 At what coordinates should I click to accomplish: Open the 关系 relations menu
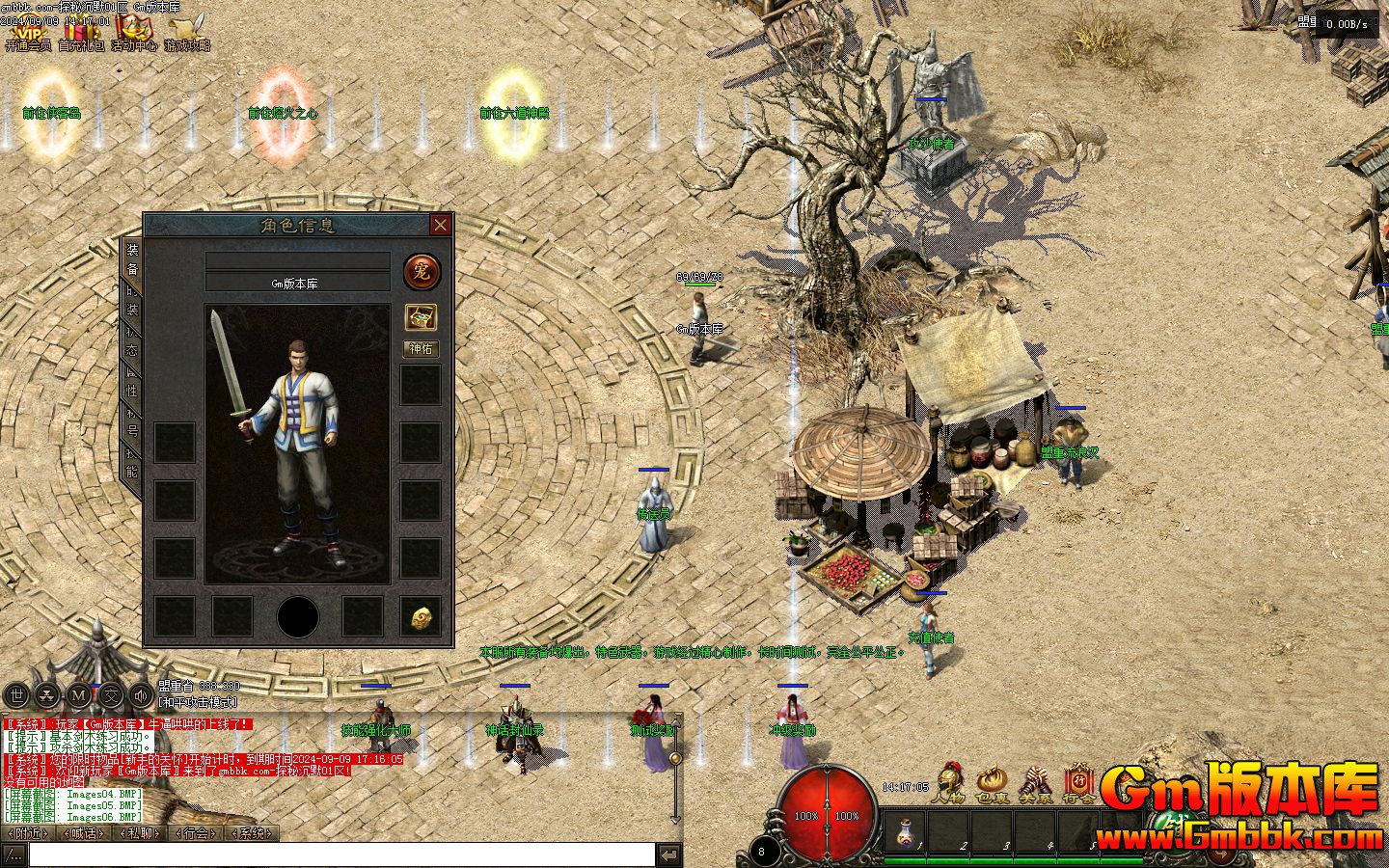click(1035, 783)
